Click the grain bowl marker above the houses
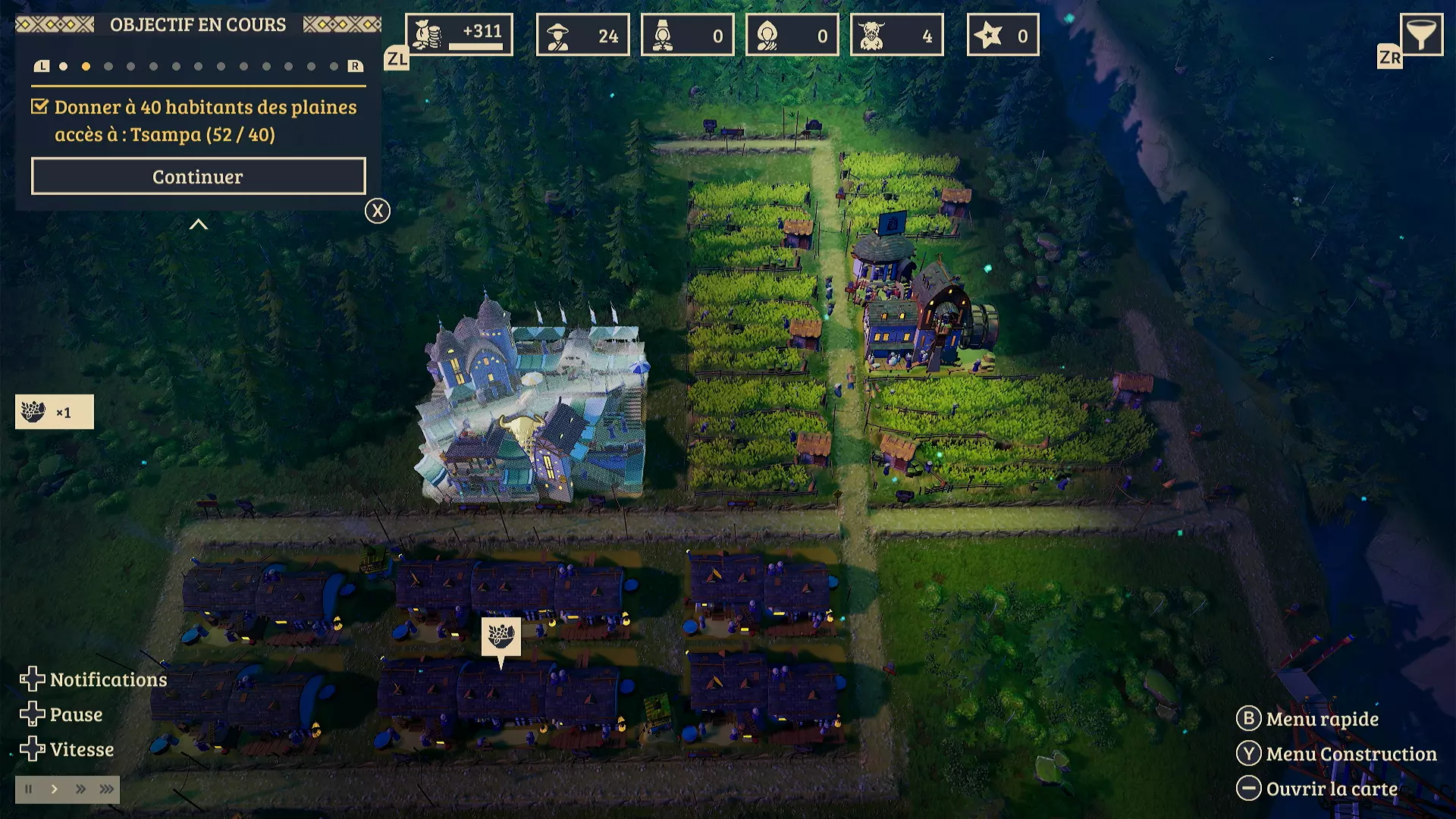Image resolution: width=1456 pixels, height=819 pixels. coord(500,636)
